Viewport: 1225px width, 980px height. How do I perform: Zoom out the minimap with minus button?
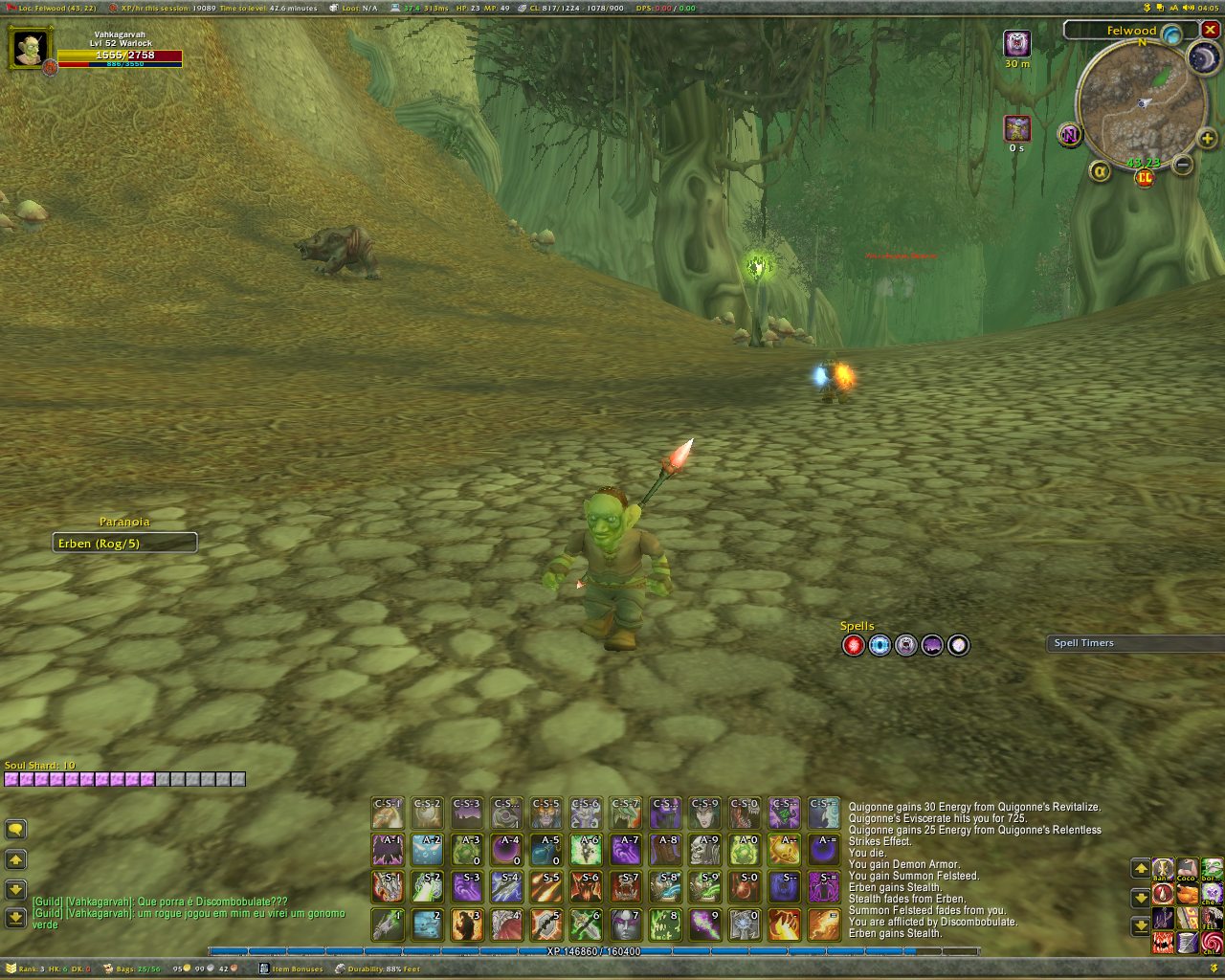(x=1183, y=165)
